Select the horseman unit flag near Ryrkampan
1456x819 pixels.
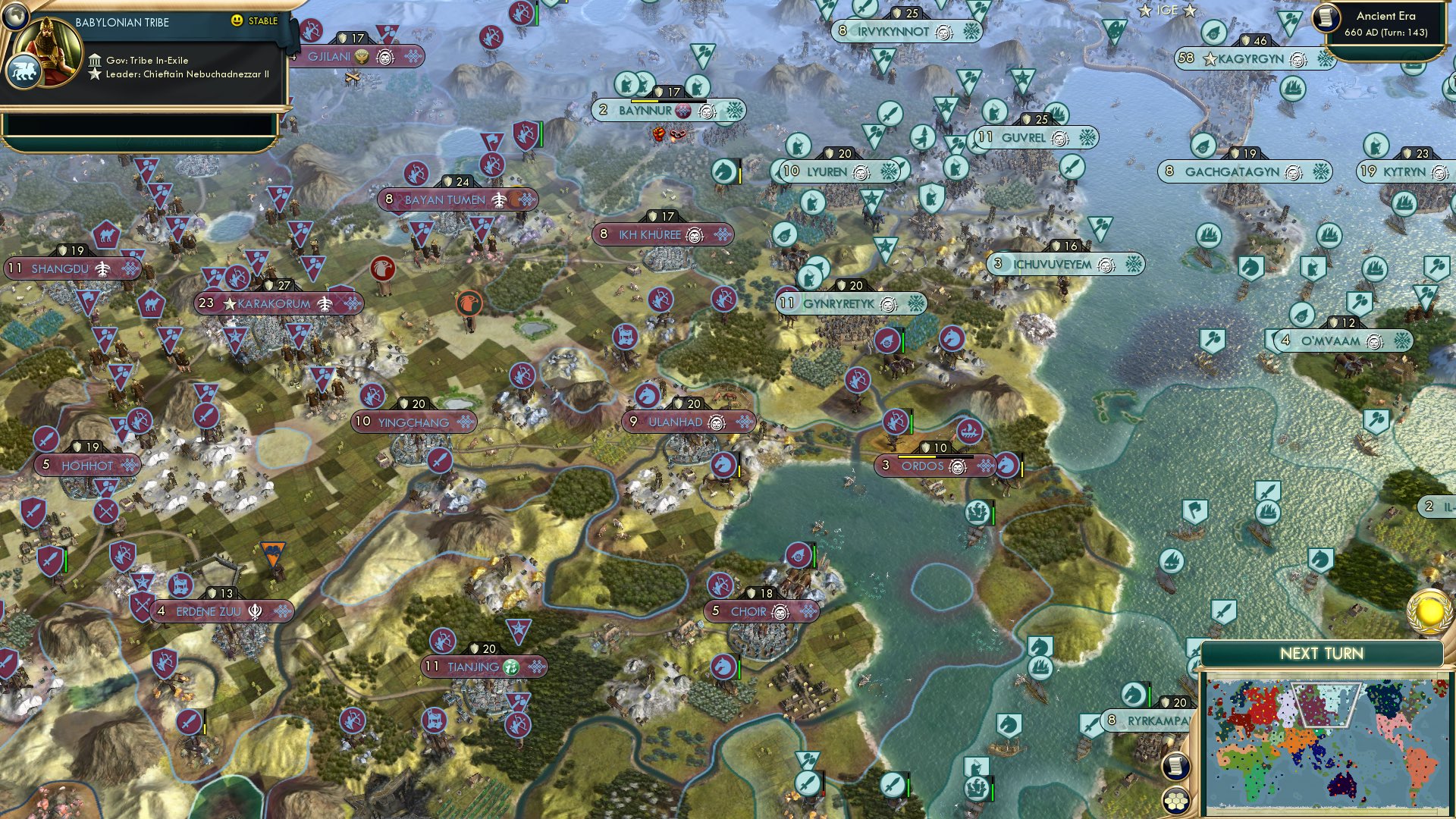pos(1133,694)
